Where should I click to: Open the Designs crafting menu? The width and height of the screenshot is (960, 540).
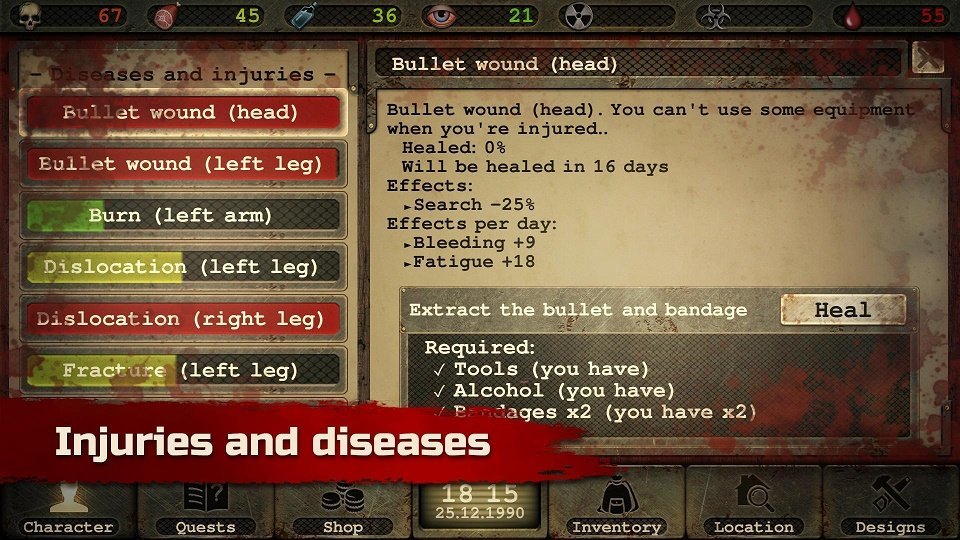click(x=890, y=506)
